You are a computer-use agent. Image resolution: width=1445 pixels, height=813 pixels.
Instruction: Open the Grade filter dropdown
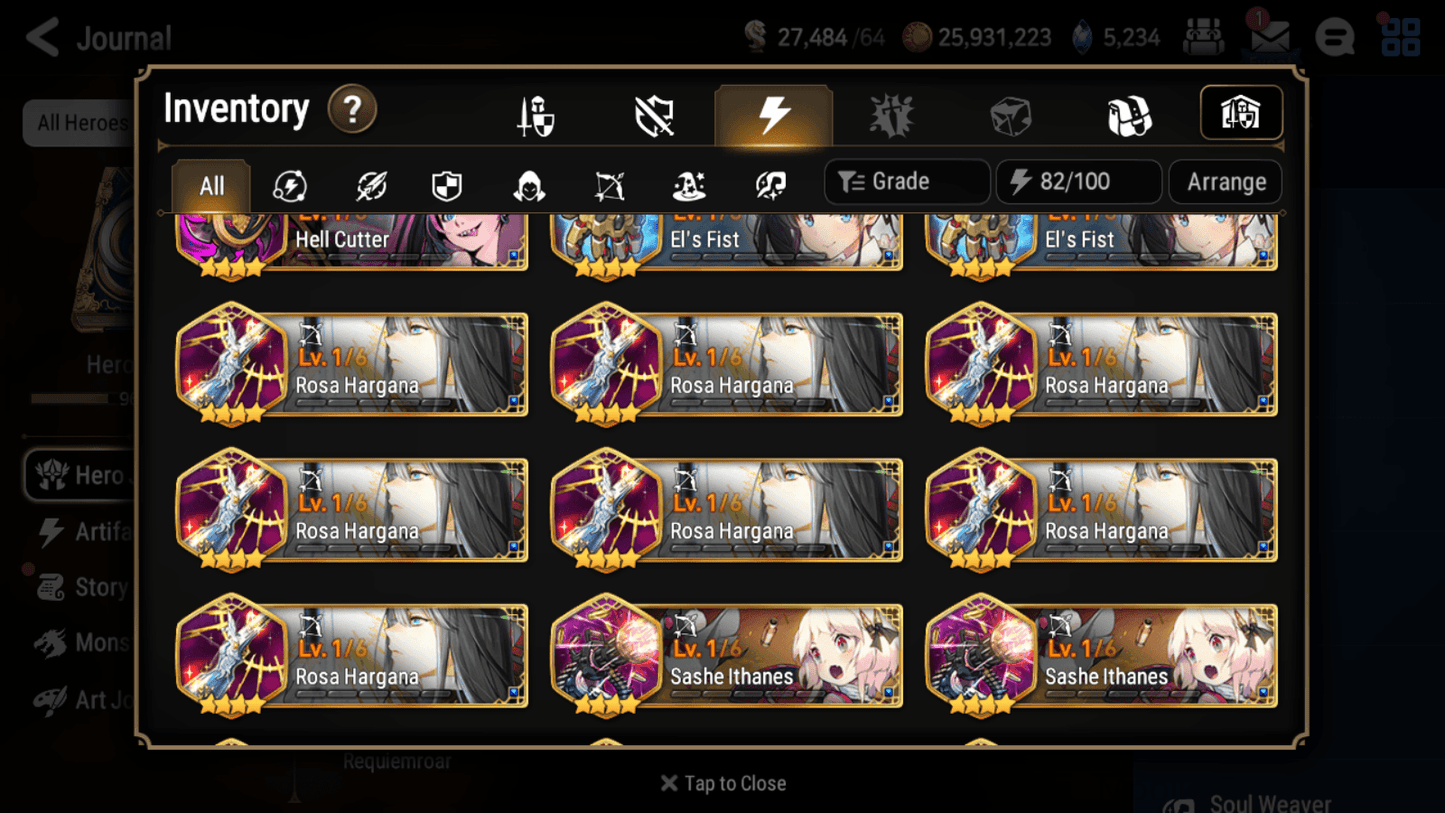tap(905, 182)
